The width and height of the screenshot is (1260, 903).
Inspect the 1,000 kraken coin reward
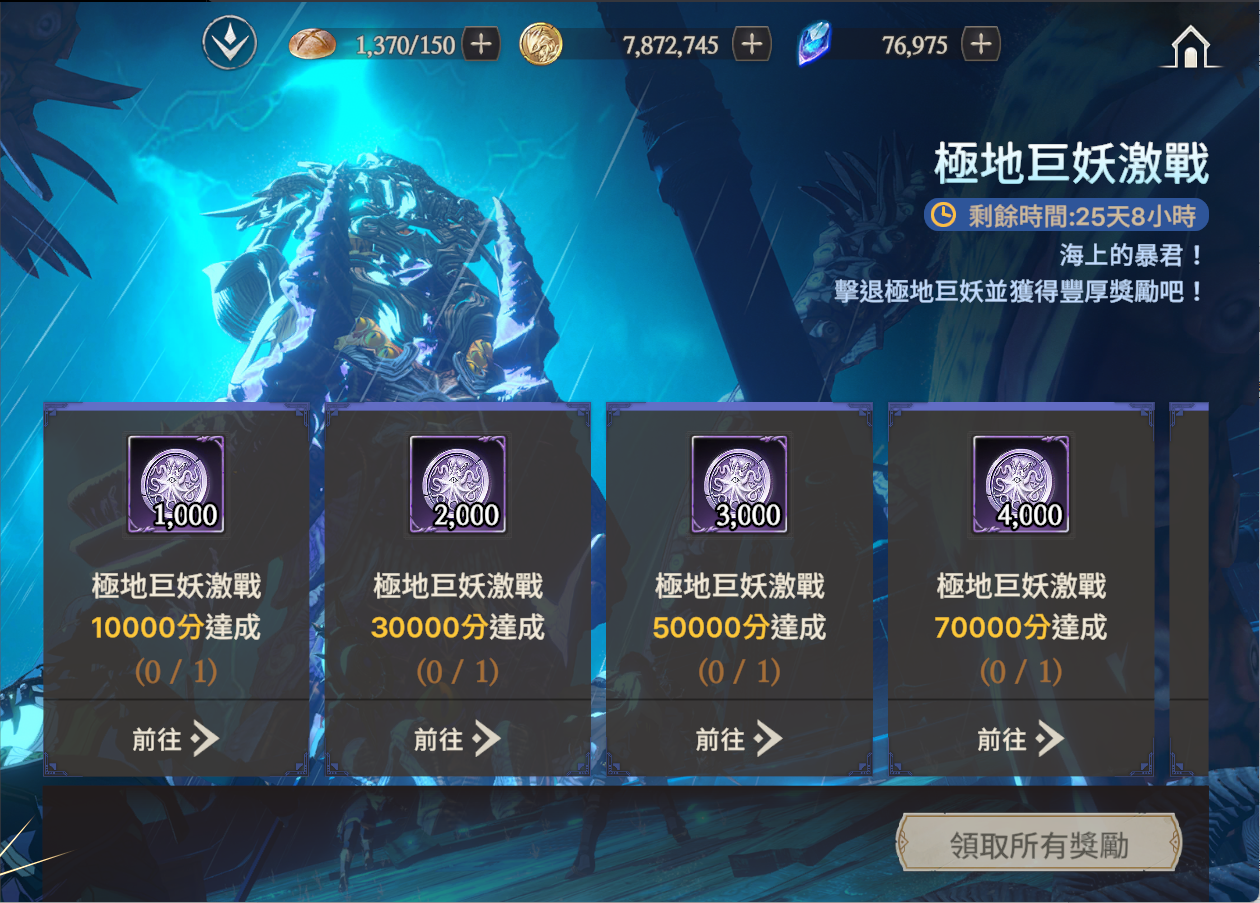pos(176,484)
